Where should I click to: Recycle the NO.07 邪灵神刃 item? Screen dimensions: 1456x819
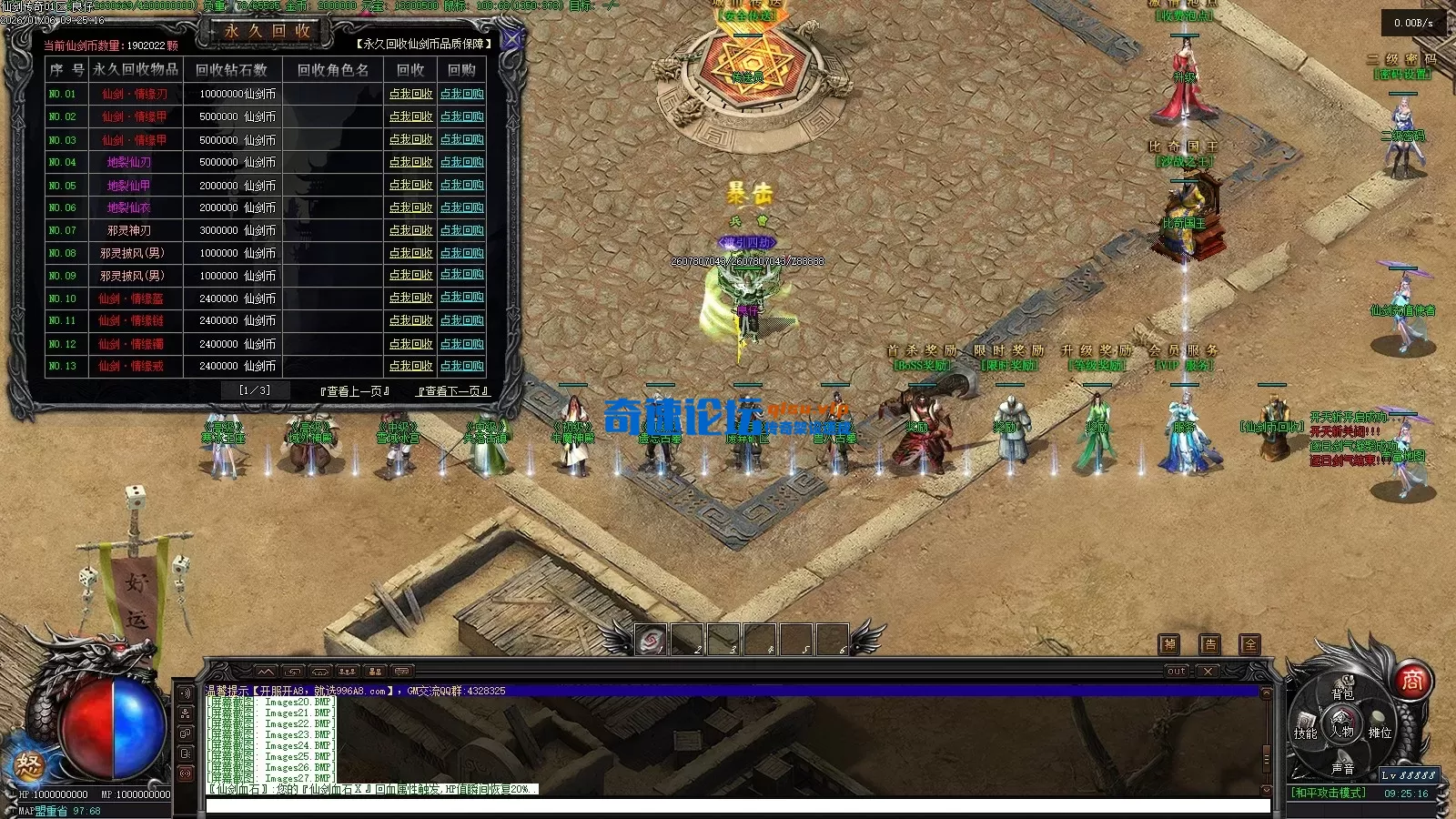pos(410,230)
